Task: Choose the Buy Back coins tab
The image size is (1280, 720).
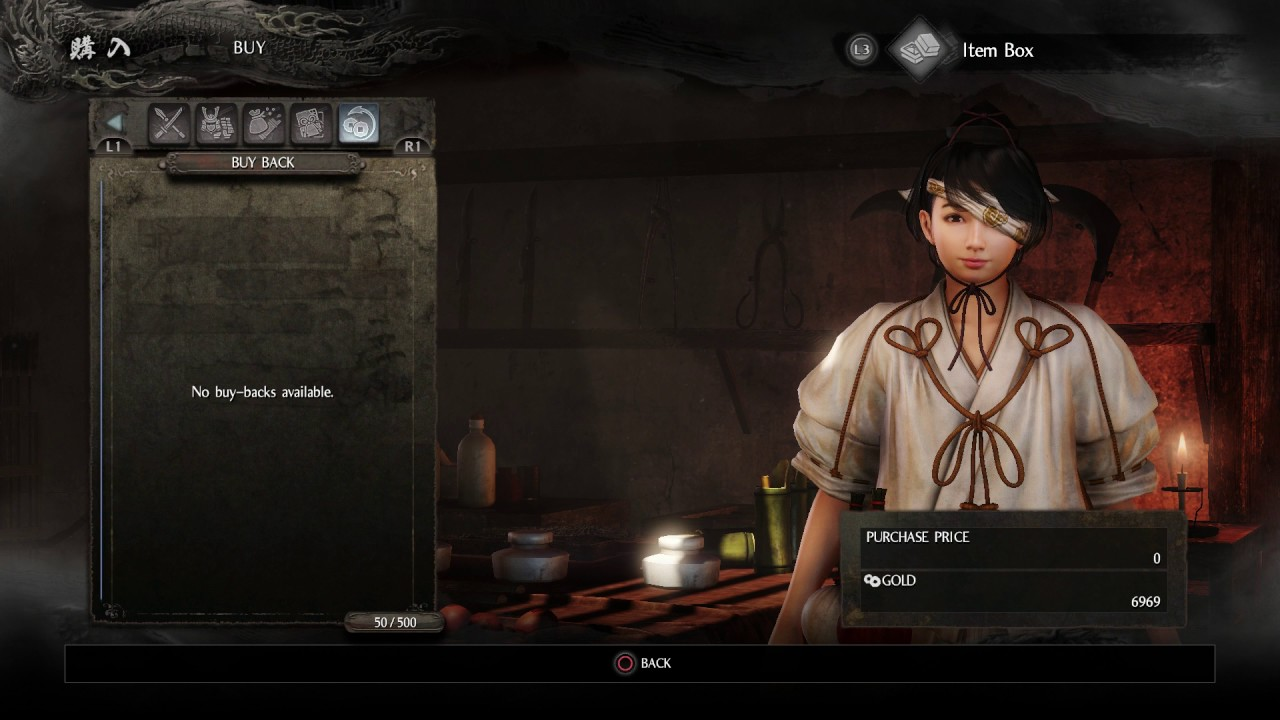Action: [358, 124]
